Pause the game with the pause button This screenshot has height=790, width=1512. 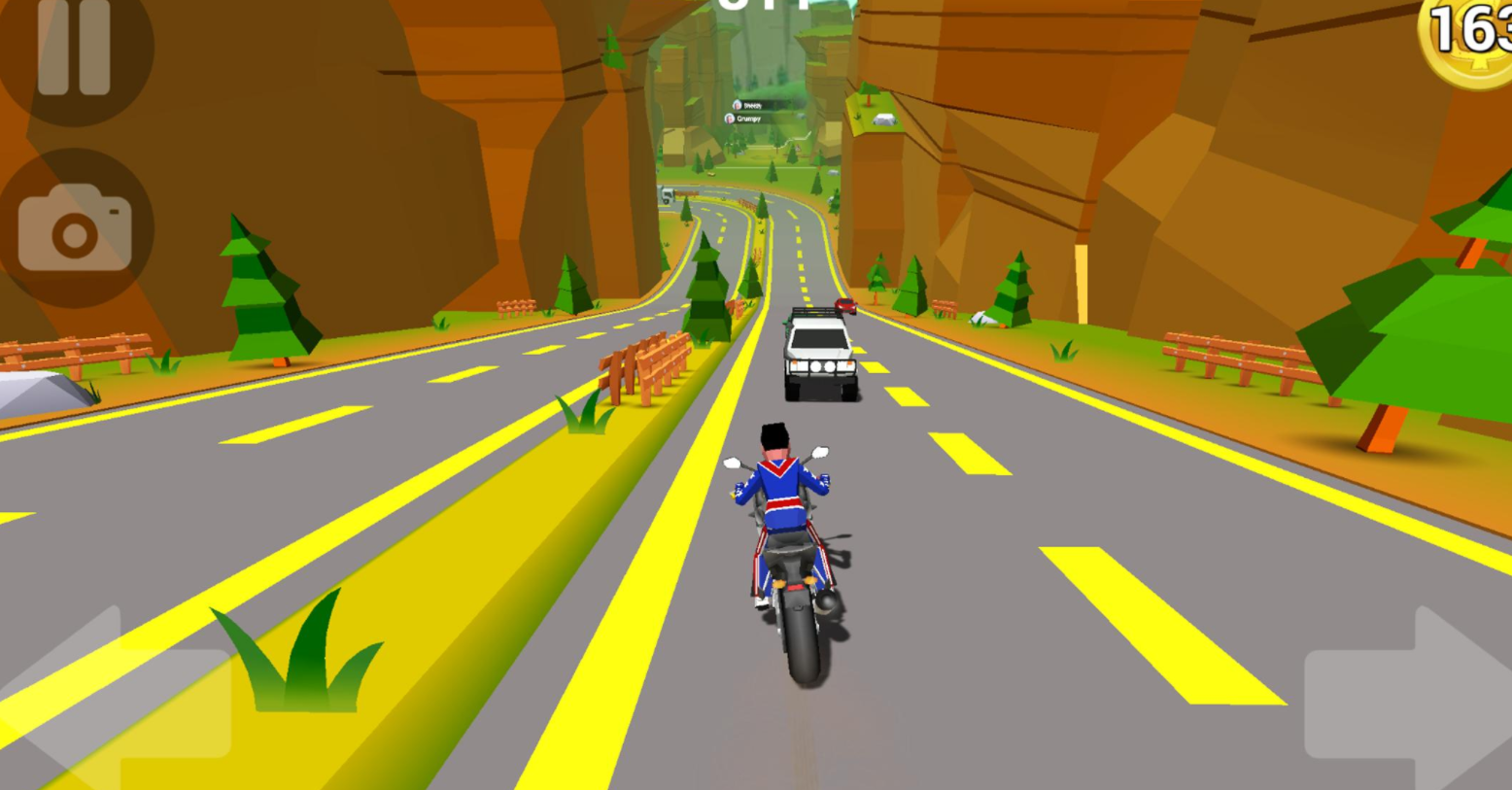[74, 49]
